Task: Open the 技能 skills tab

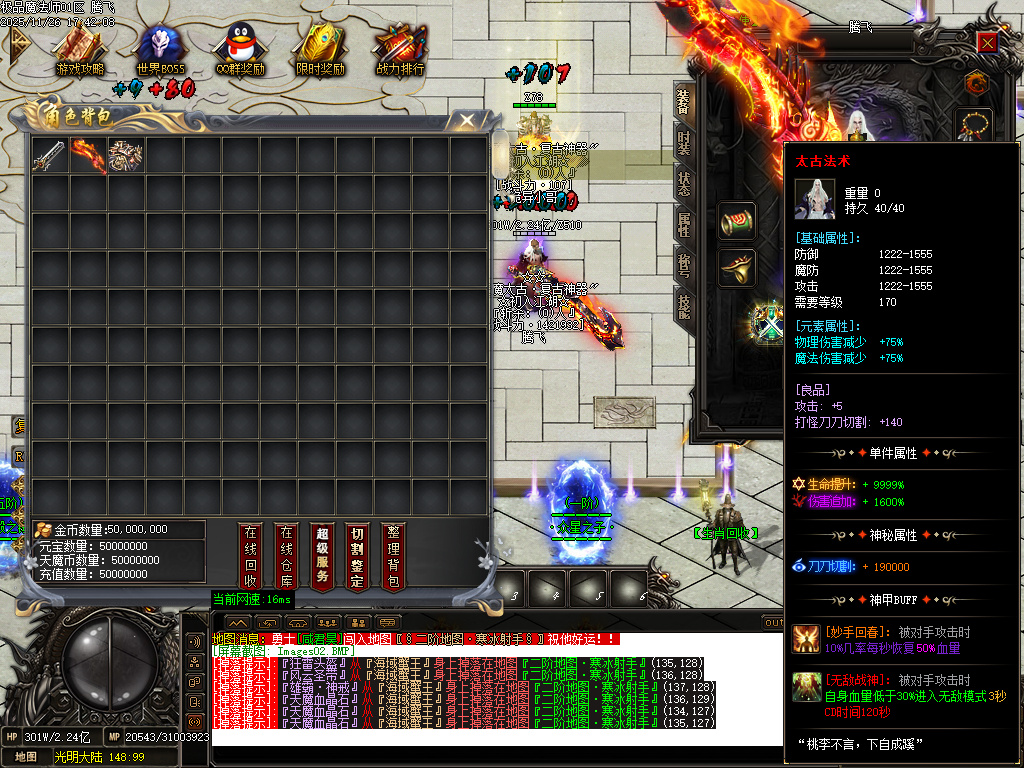Action: point(684,306)
